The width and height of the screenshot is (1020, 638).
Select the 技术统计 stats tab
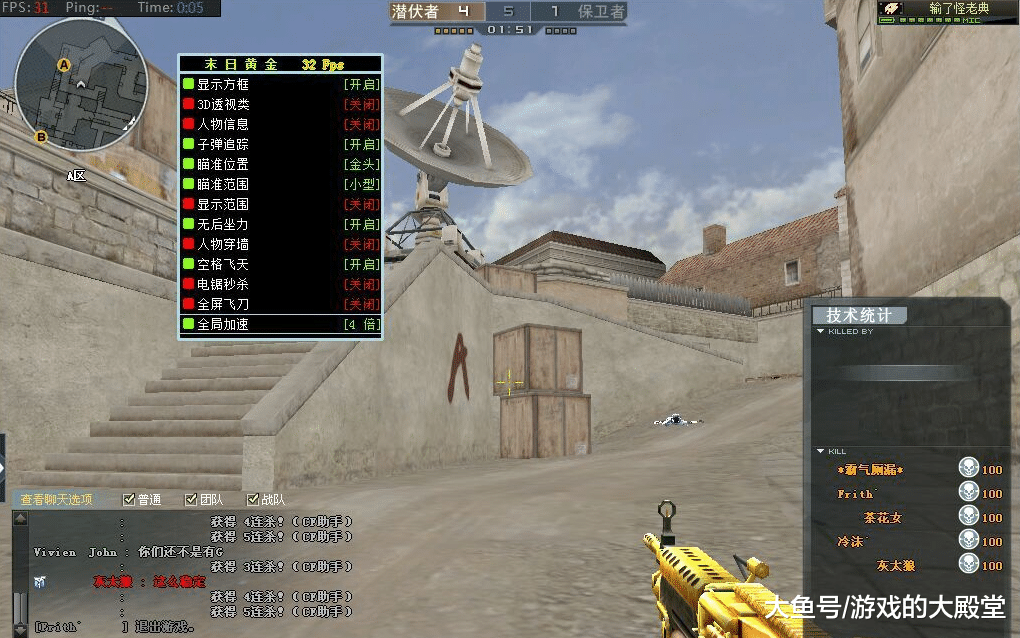tap(859, 315)
